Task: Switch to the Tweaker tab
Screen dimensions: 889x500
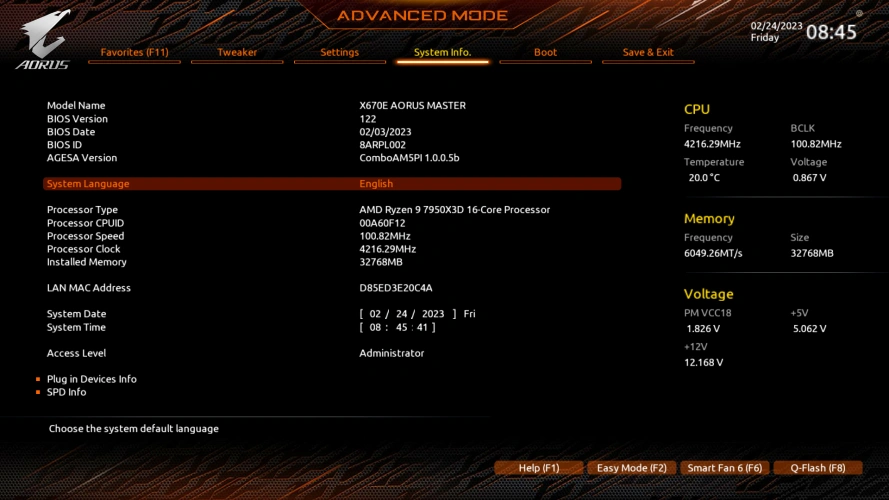Action: coord(237,52)
